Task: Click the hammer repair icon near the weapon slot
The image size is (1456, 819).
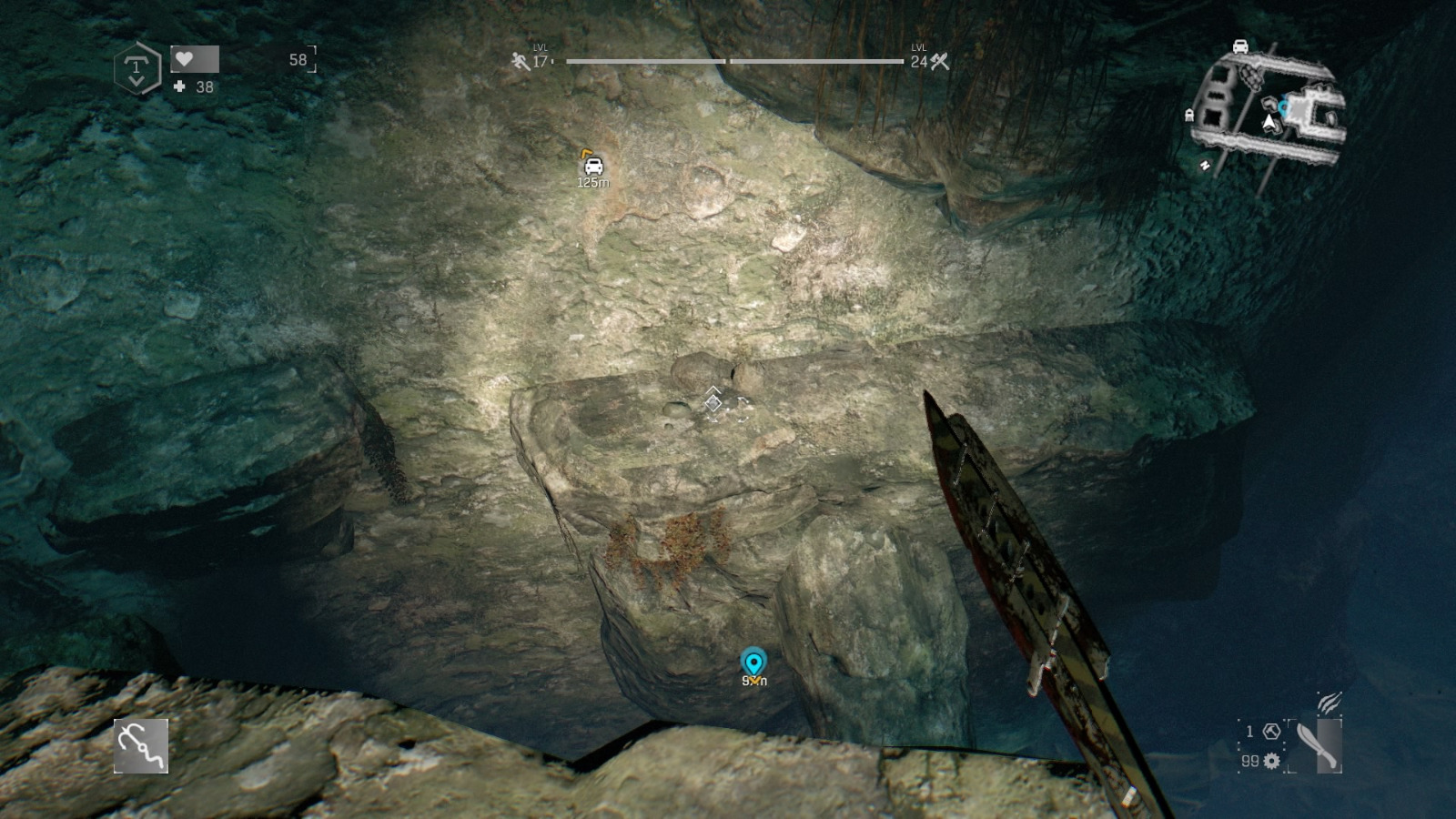Action: (1271, 732)
